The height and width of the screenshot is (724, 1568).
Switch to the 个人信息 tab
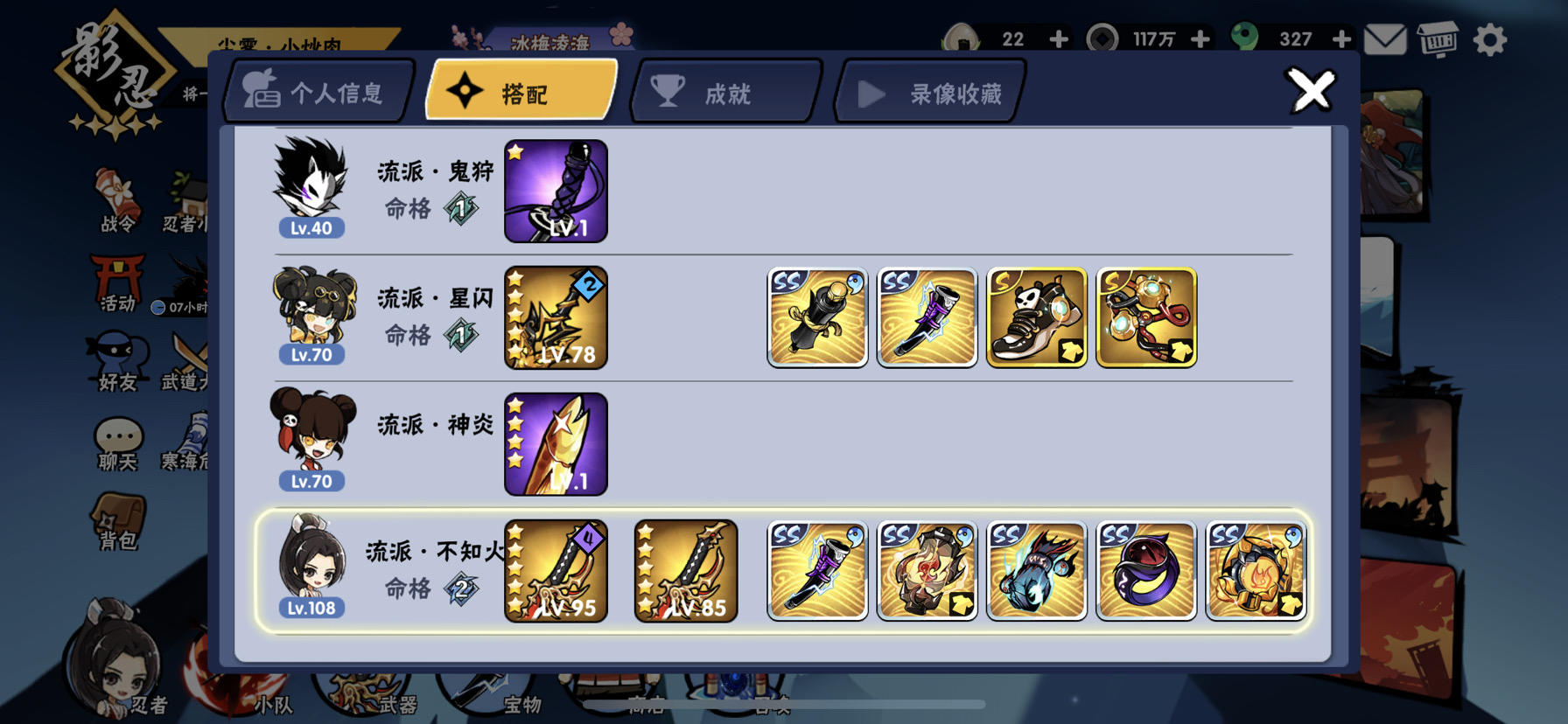319,90
